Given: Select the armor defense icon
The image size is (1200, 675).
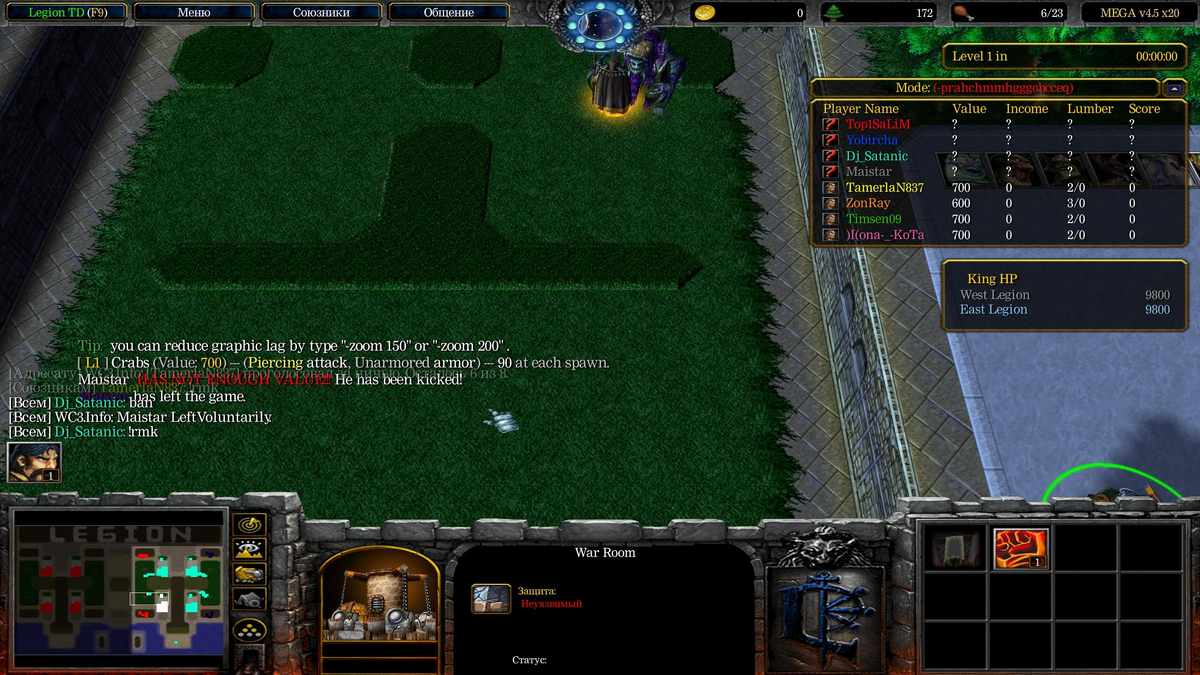Looking at the screenshot, I should 491,598.
